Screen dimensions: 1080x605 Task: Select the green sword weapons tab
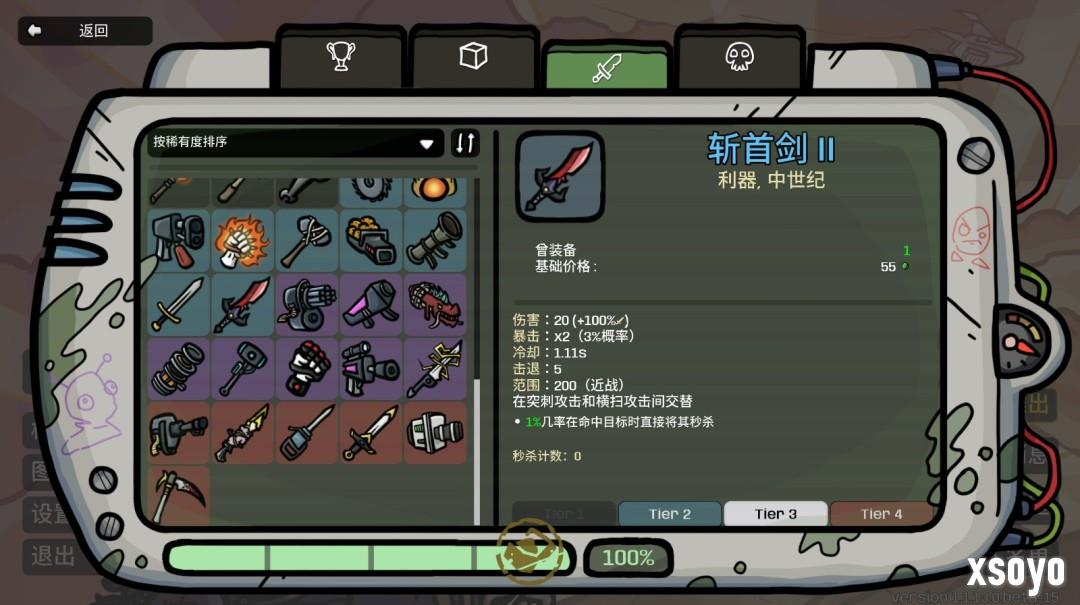coord(606,68)
